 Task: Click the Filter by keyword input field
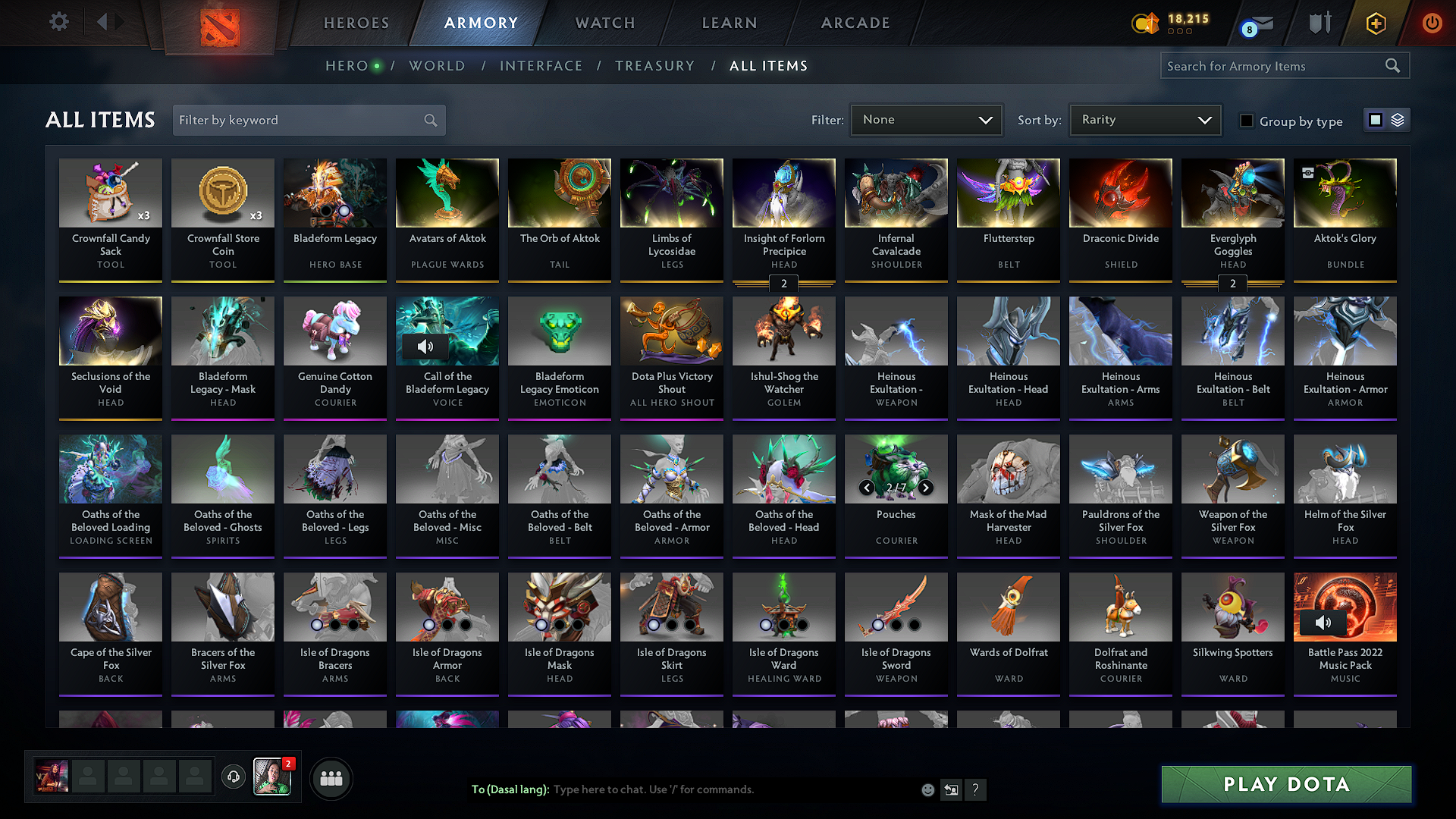(x=300, y=119)
